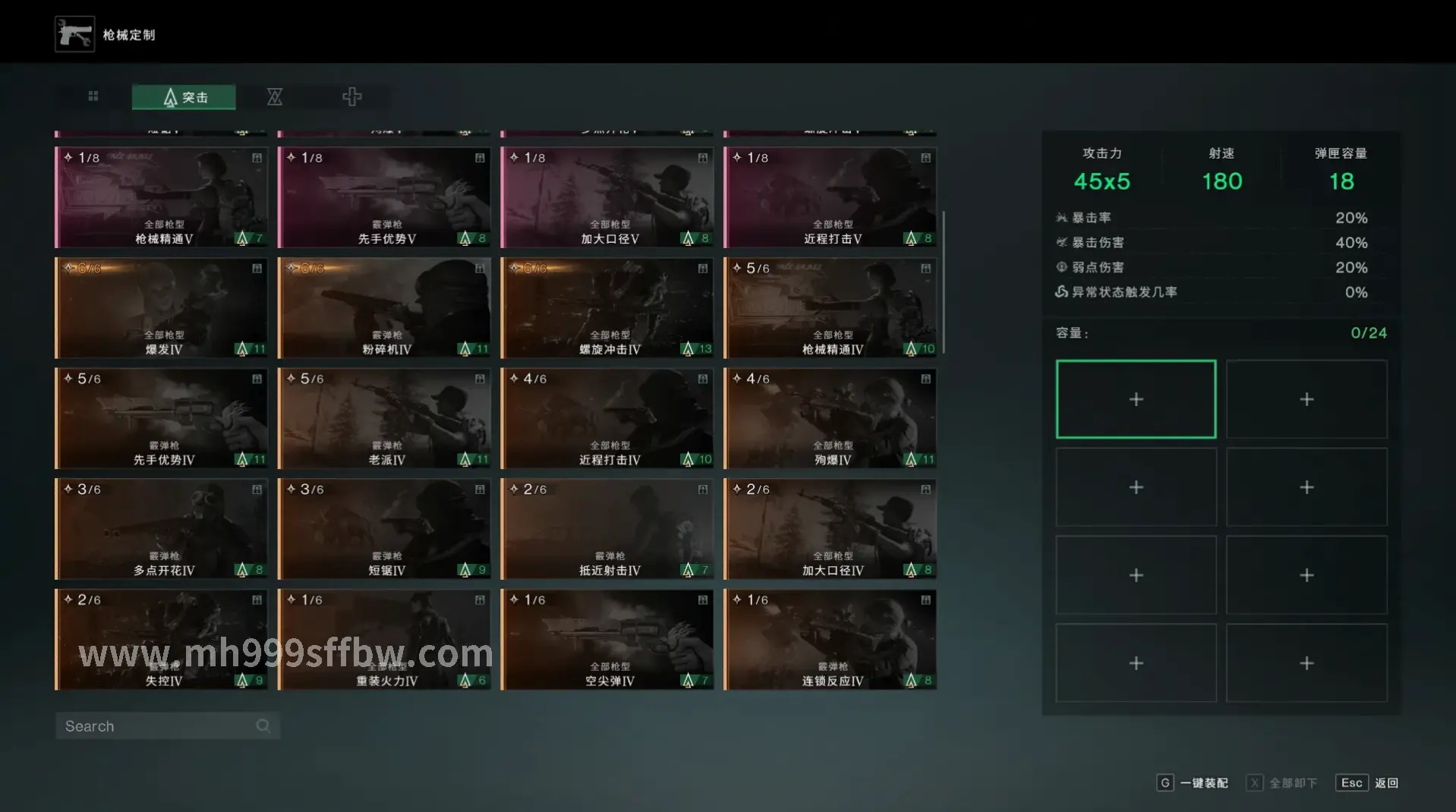Choose the 爆发IV mod card
The image size is (1456, 812).
point(162,308)
